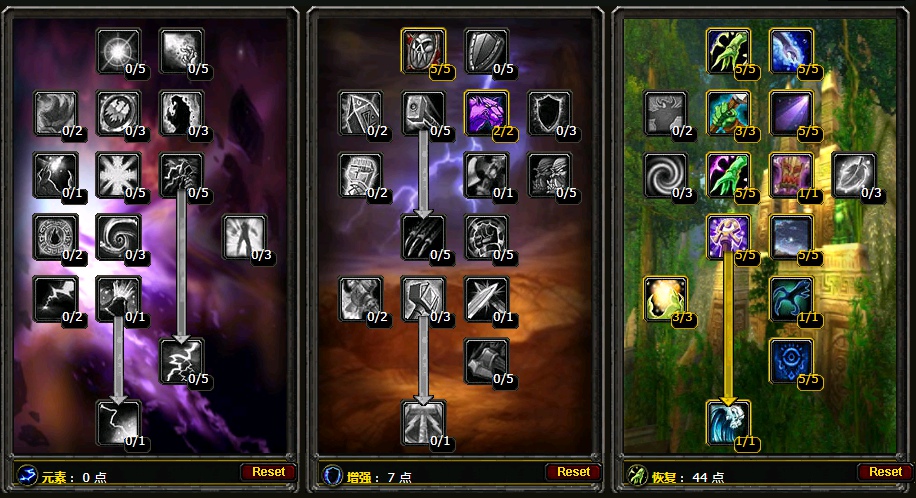The height and width of the screenshot is (498, 916).
Task: Select the Healing Grace feather talent (0/3)
Action: click(852, 174)
